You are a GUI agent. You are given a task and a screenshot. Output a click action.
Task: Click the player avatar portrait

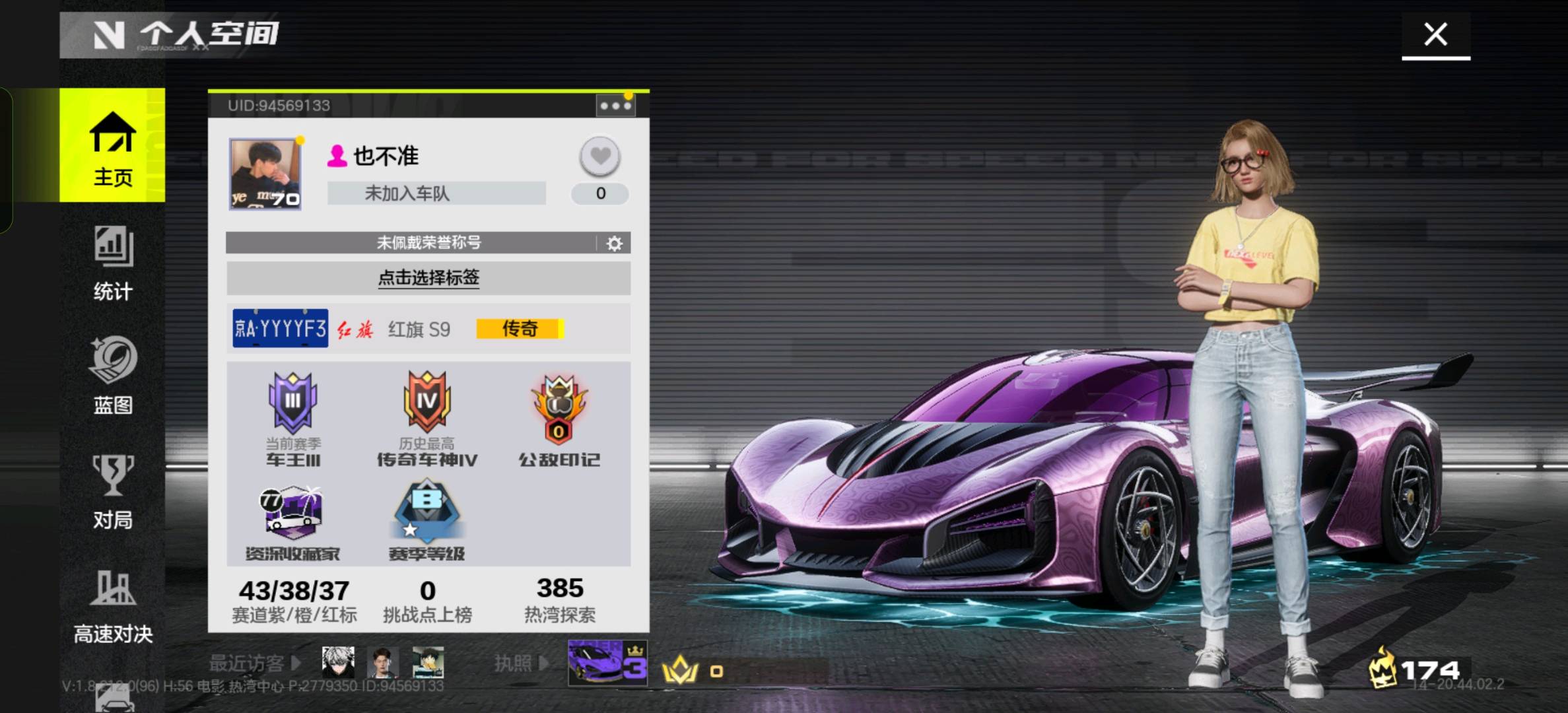click(x=265, y=174)
